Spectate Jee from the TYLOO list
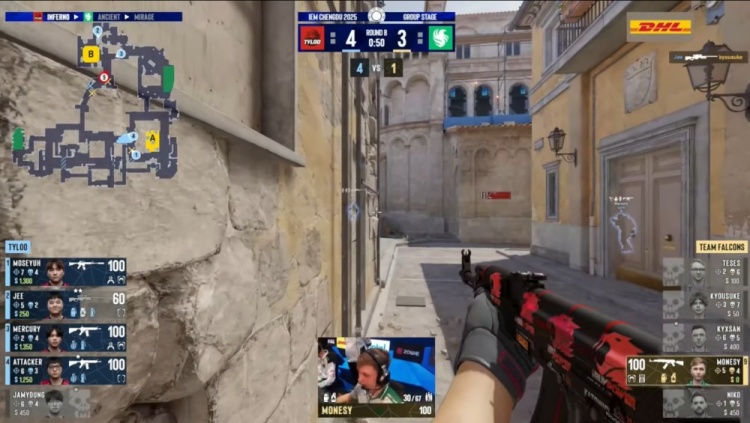This screenshot has height=423, width=750. click(66, 302)
